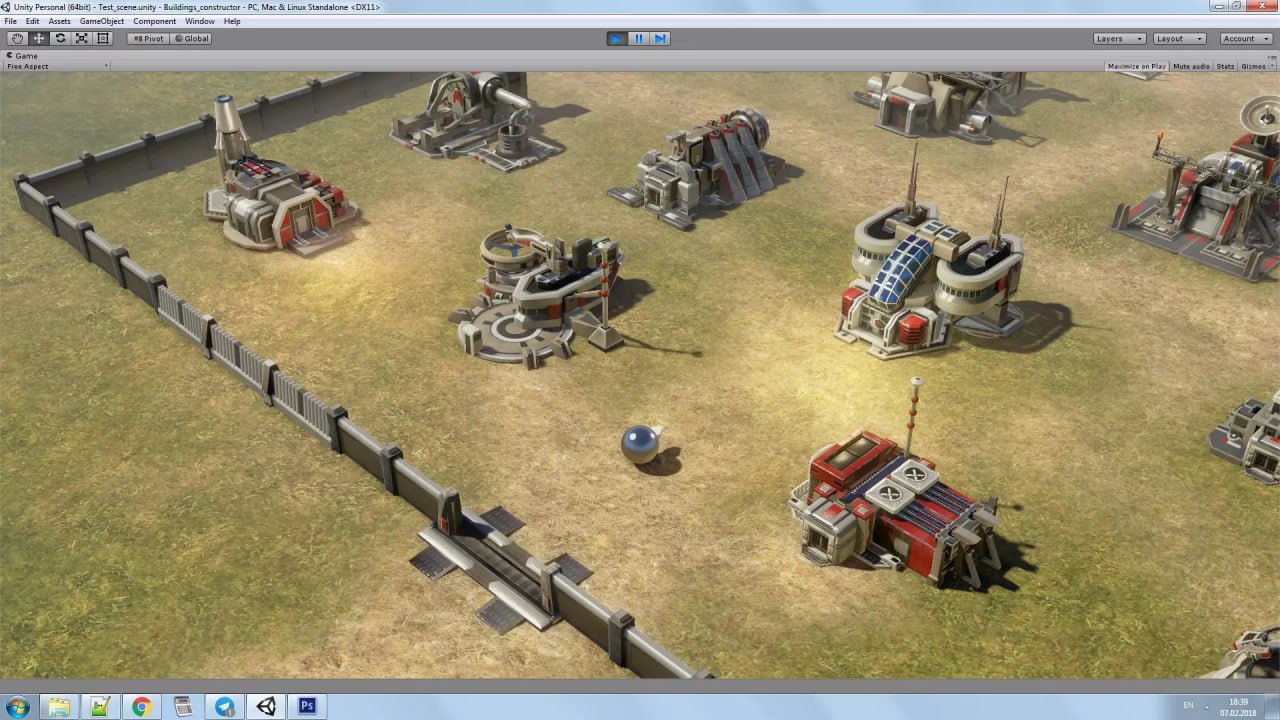Toggle the Stats overlay

tap(1224, 66)
